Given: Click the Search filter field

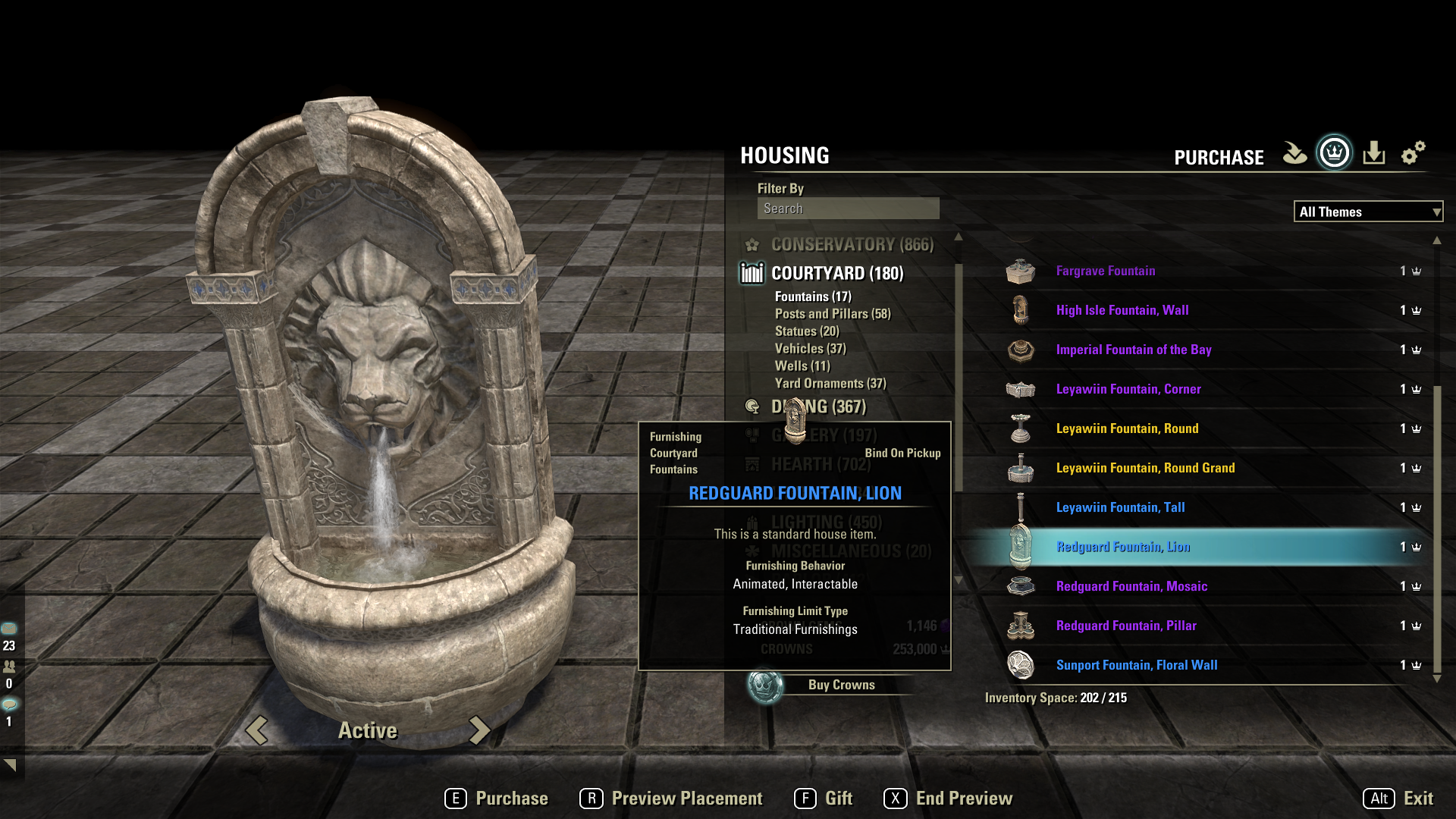Looking at the screenshot, I should pos(848,209).
